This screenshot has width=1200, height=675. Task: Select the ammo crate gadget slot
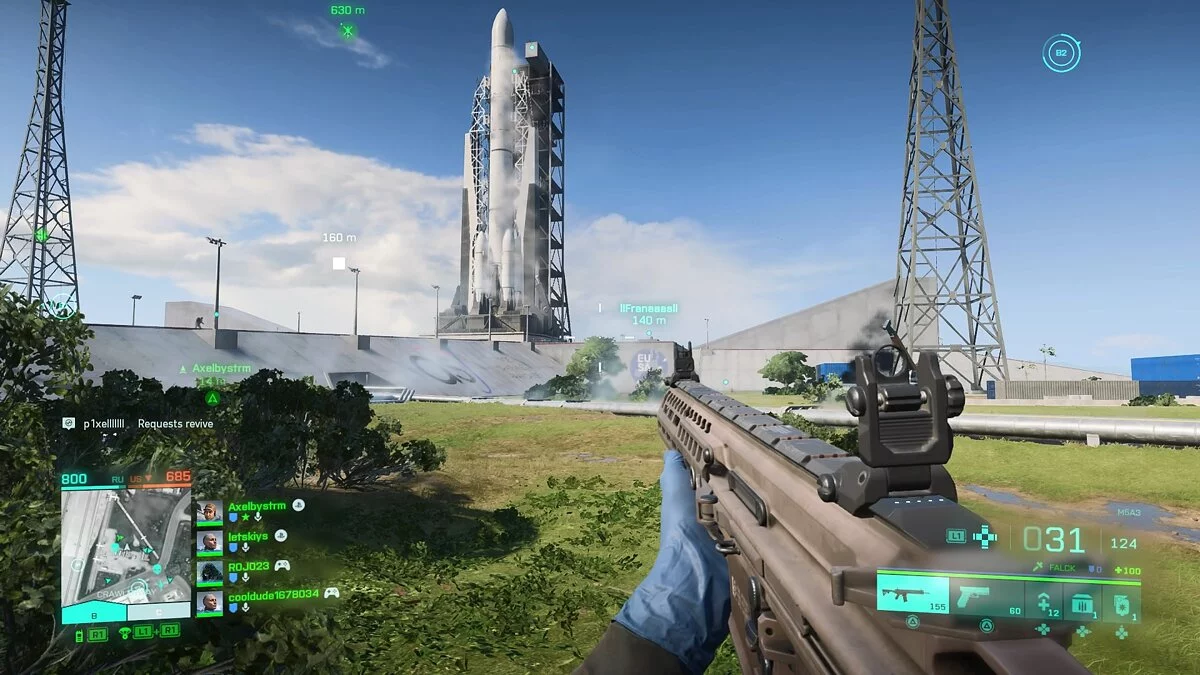pos(1083,600)
